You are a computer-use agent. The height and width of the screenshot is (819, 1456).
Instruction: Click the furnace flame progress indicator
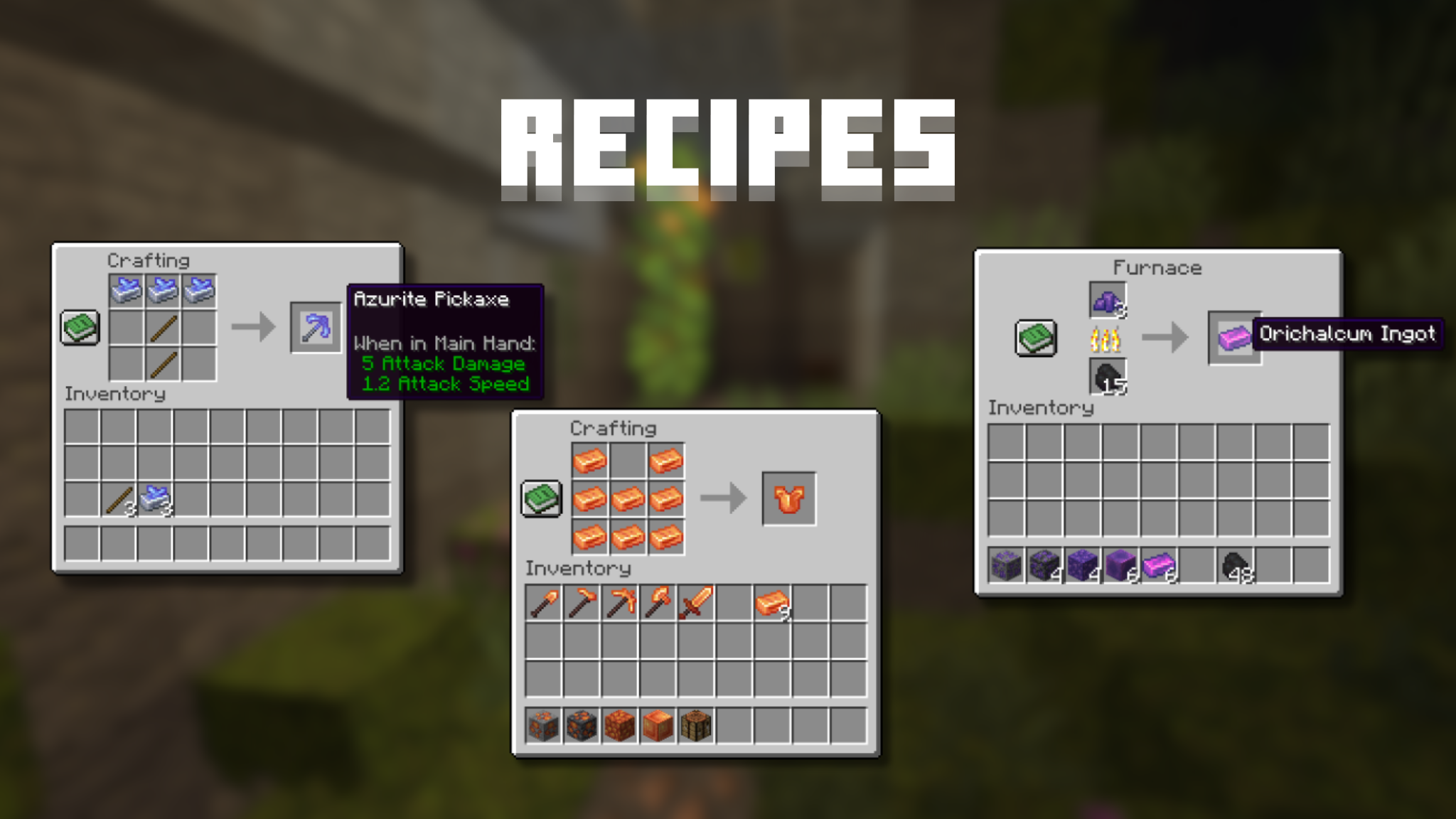tap(1108, 340)
